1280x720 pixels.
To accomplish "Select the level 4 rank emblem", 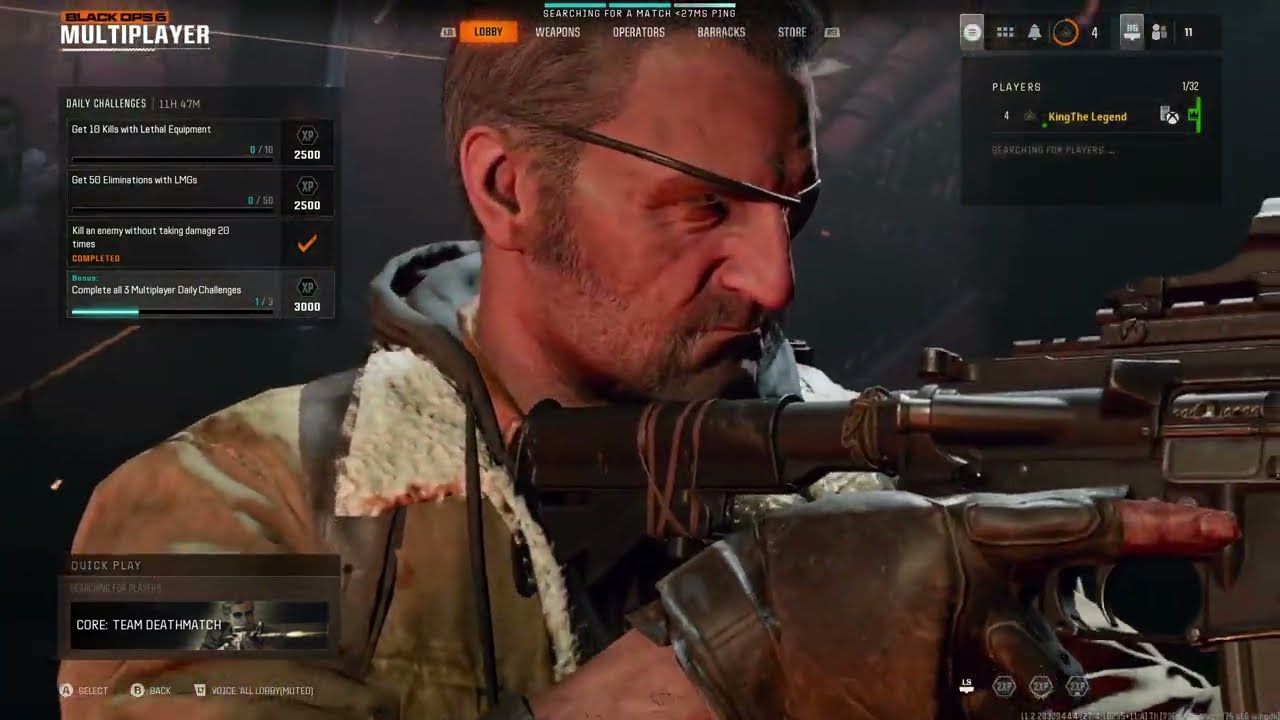I will [x=1068, y=31].
